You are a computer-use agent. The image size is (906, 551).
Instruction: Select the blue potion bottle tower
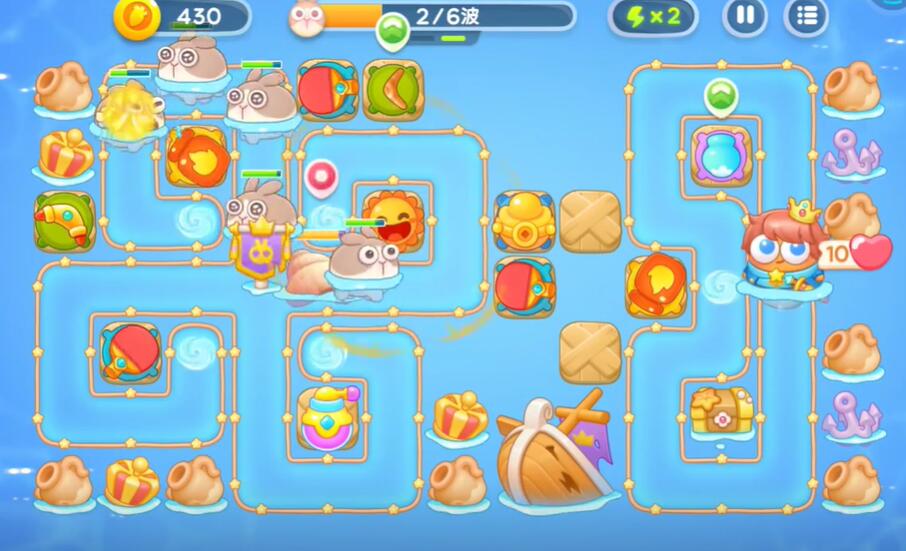[721, 155]
